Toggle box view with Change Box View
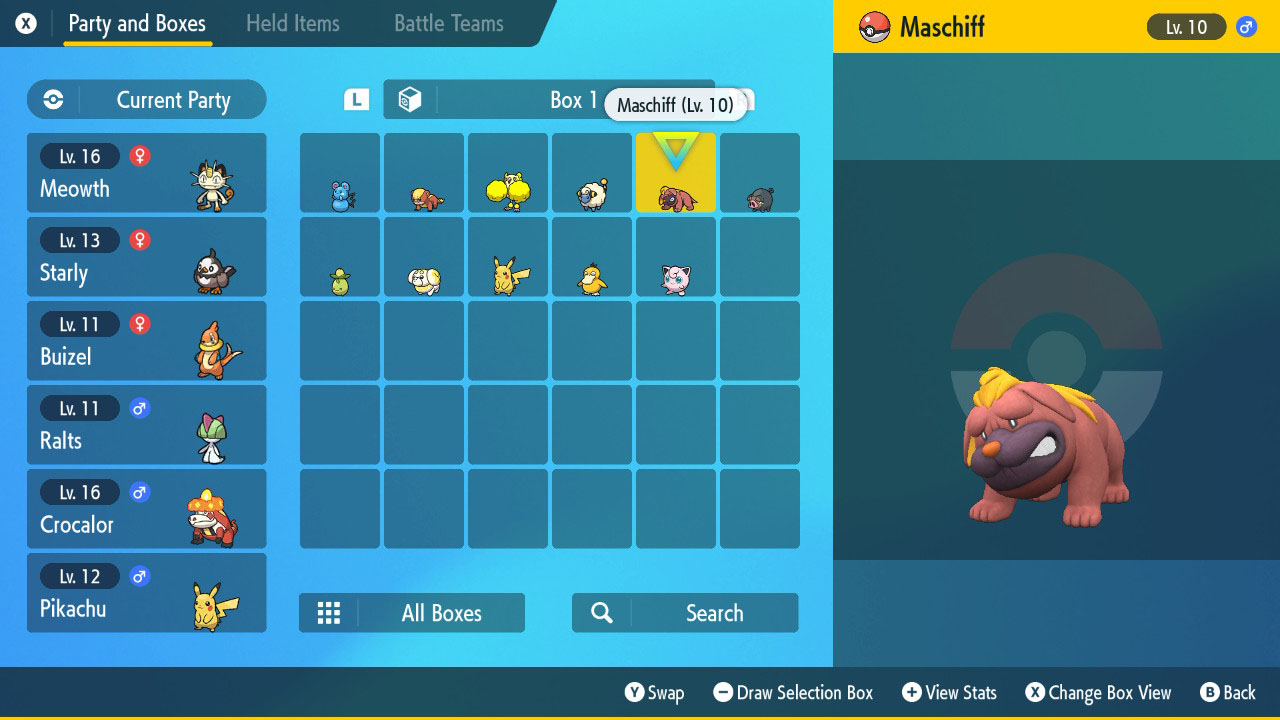 coord(1098,692)
